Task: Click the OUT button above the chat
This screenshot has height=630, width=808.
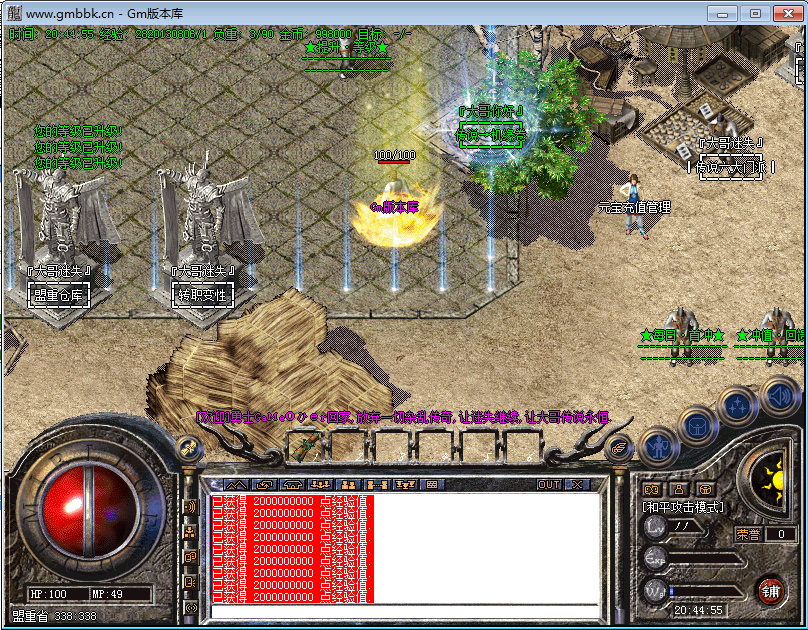Action: (x=549, y=484)
